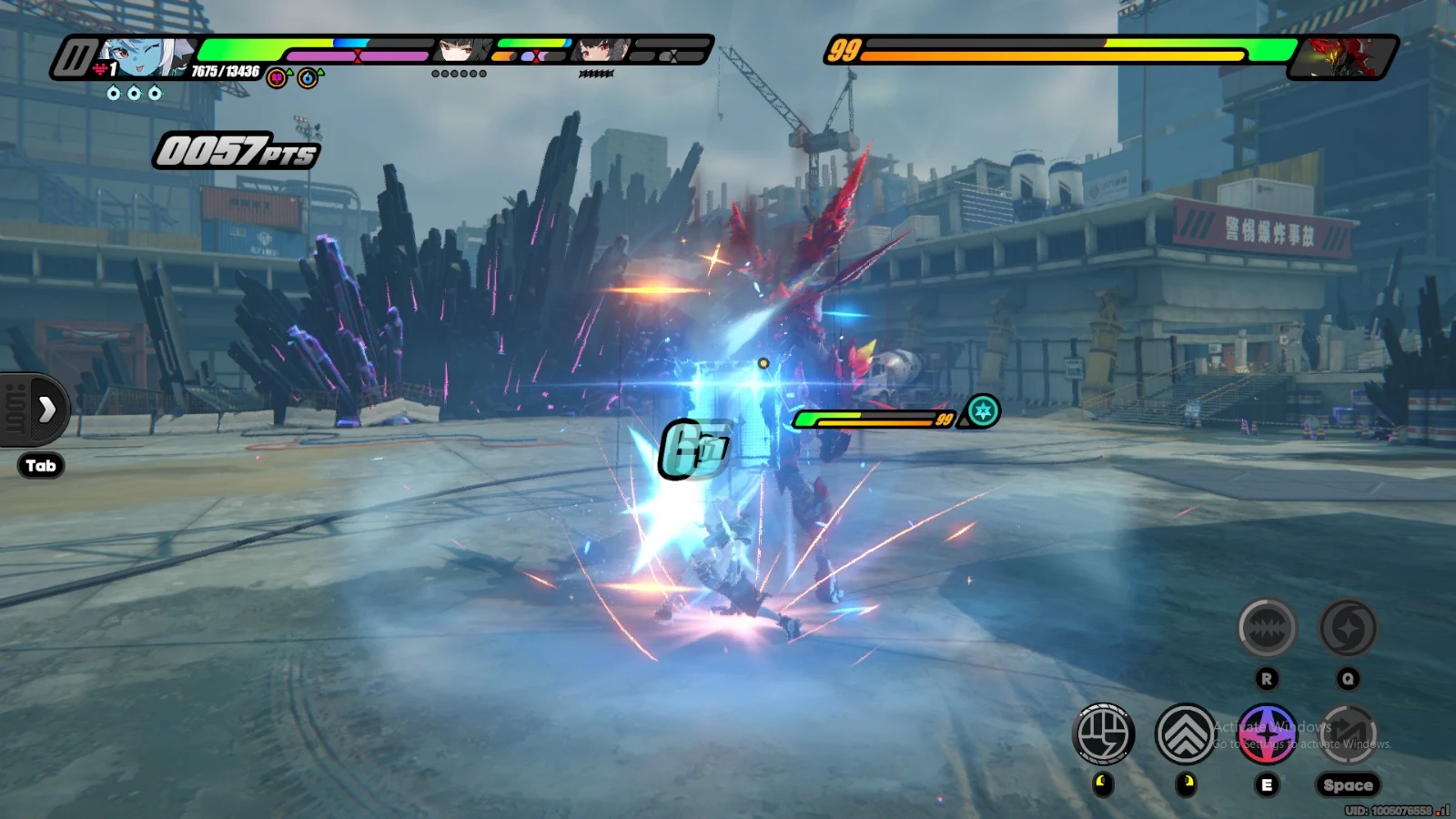This screenshot has width=1456, height=819.
Task: Activate the pink-purple special attack skill
Action: pyautogui.click(x=1267, y=733)
